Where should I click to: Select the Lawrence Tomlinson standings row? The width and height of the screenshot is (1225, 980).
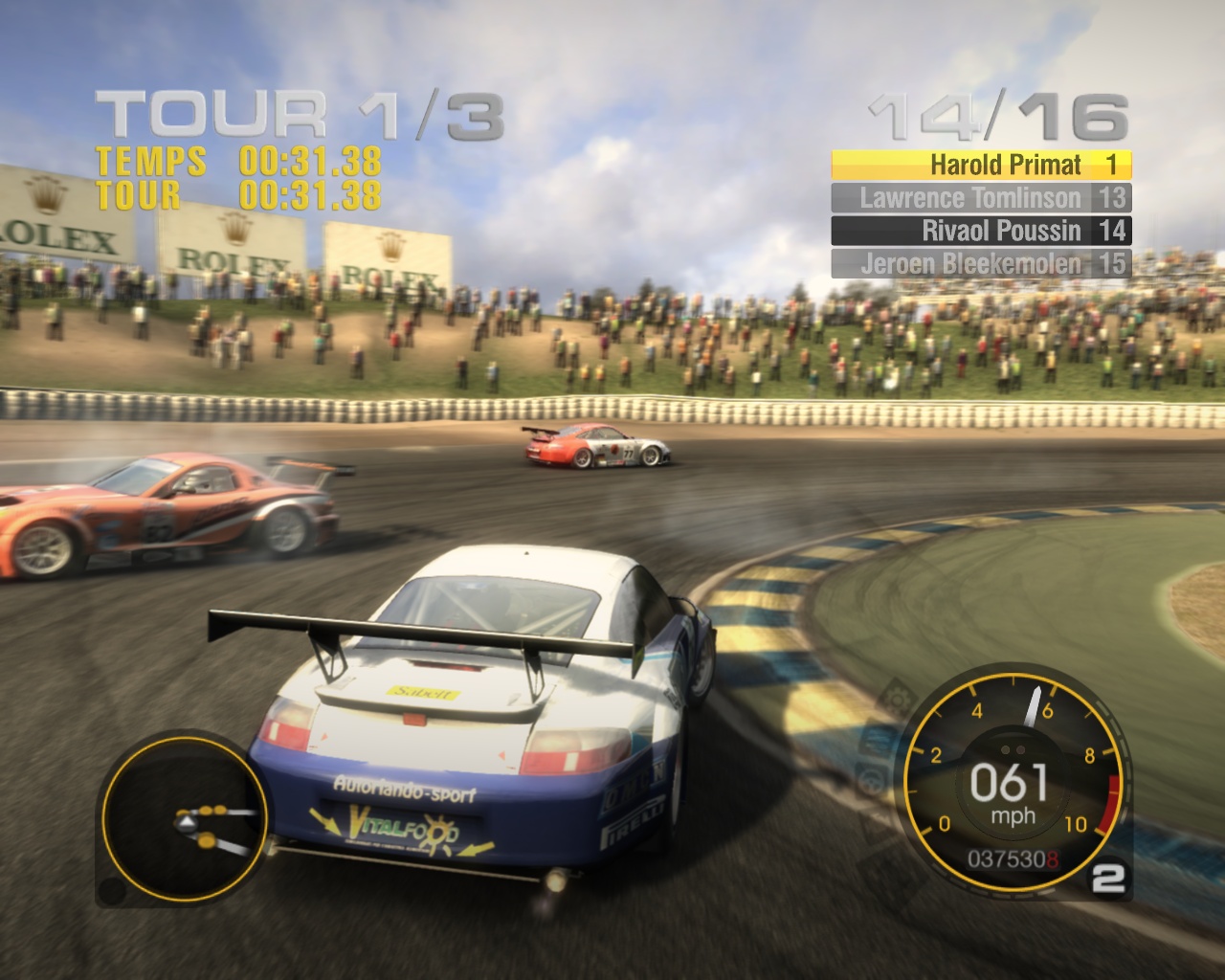[x=981, y=198]
